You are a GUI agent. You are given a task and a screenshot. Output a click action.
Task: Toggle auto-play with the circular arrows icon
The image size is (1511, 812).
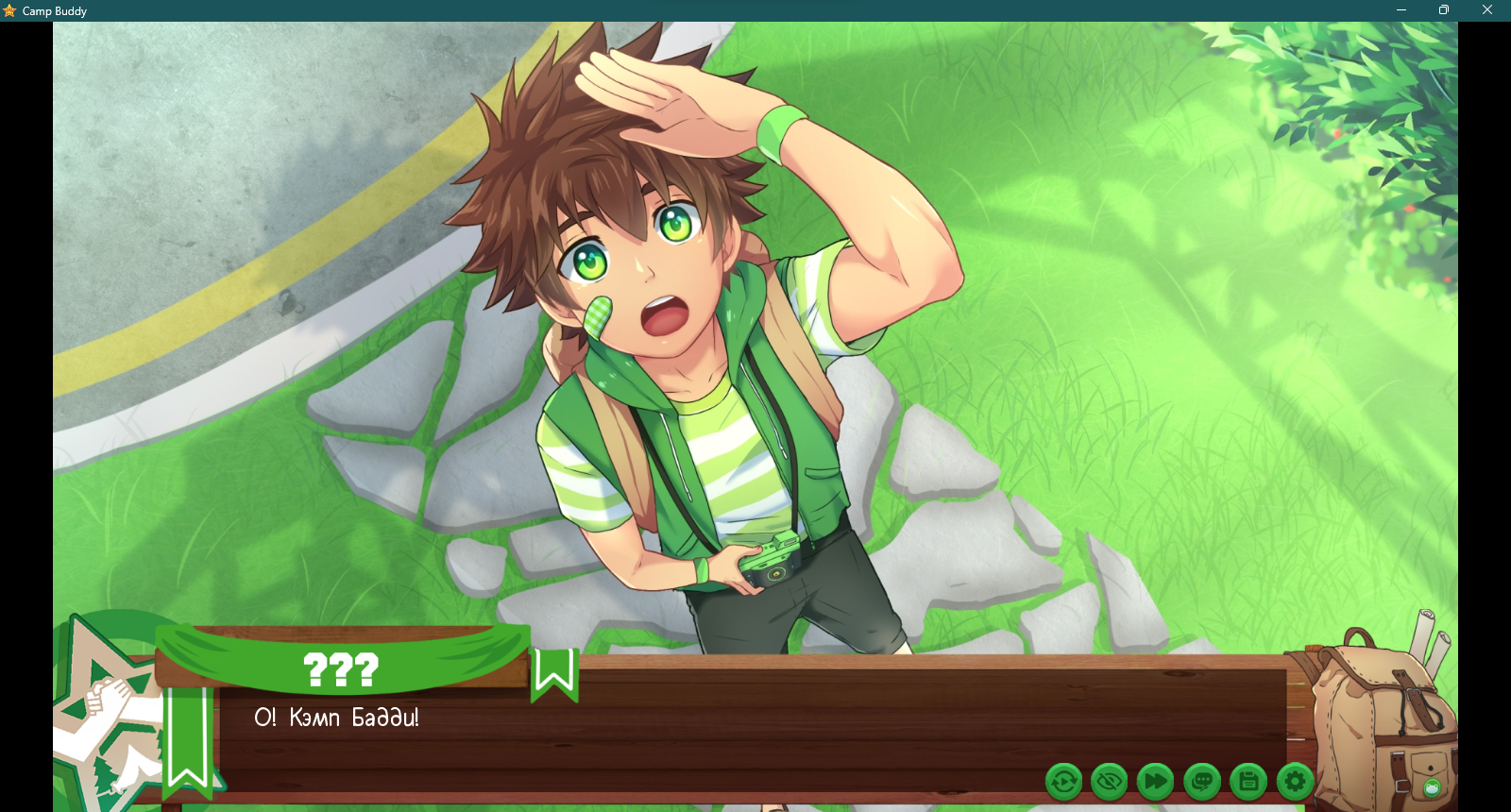[x=1063, y=782]
